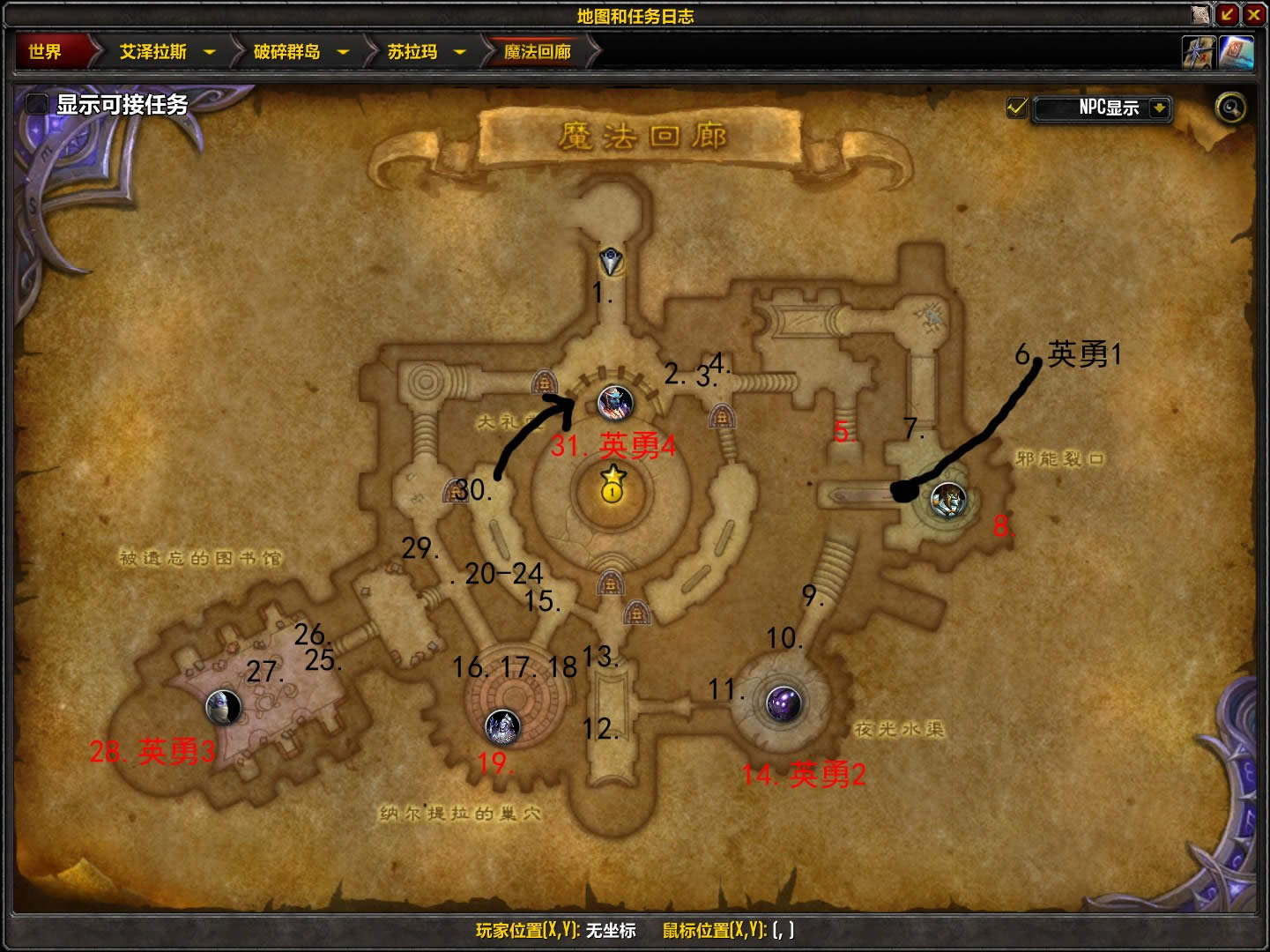Click the purple boss portrait near 夜光水渠
The image size is (1270, 952).
783,703
